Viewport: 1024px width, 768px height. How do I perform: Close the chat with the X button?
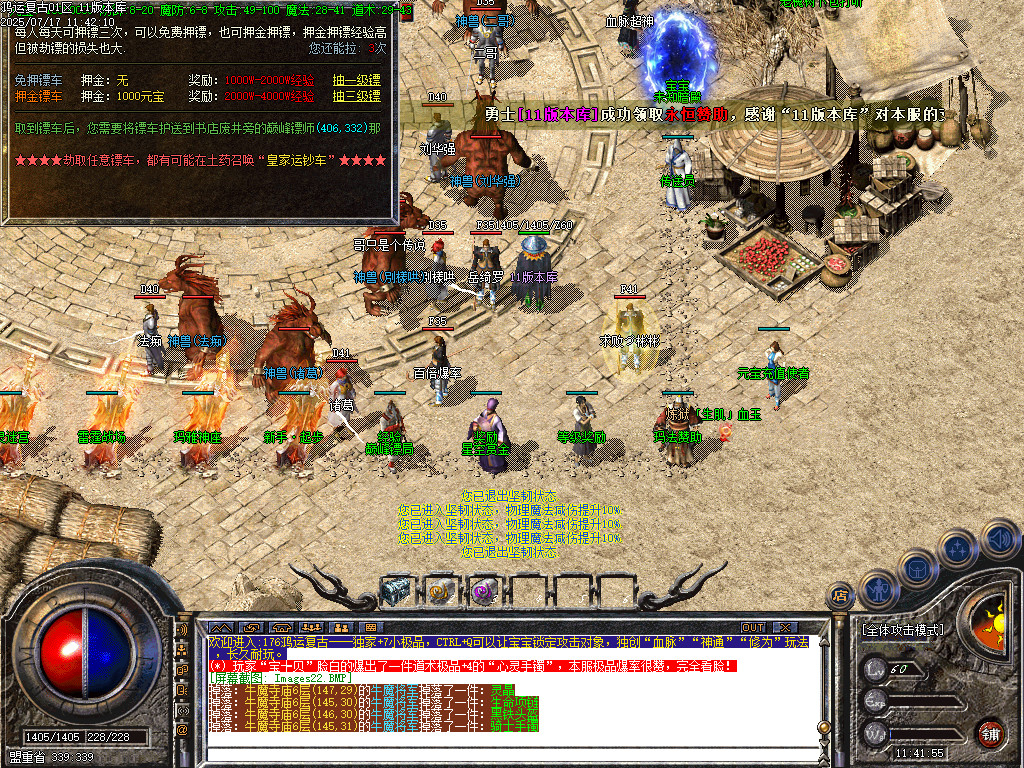tap(784, 627)
